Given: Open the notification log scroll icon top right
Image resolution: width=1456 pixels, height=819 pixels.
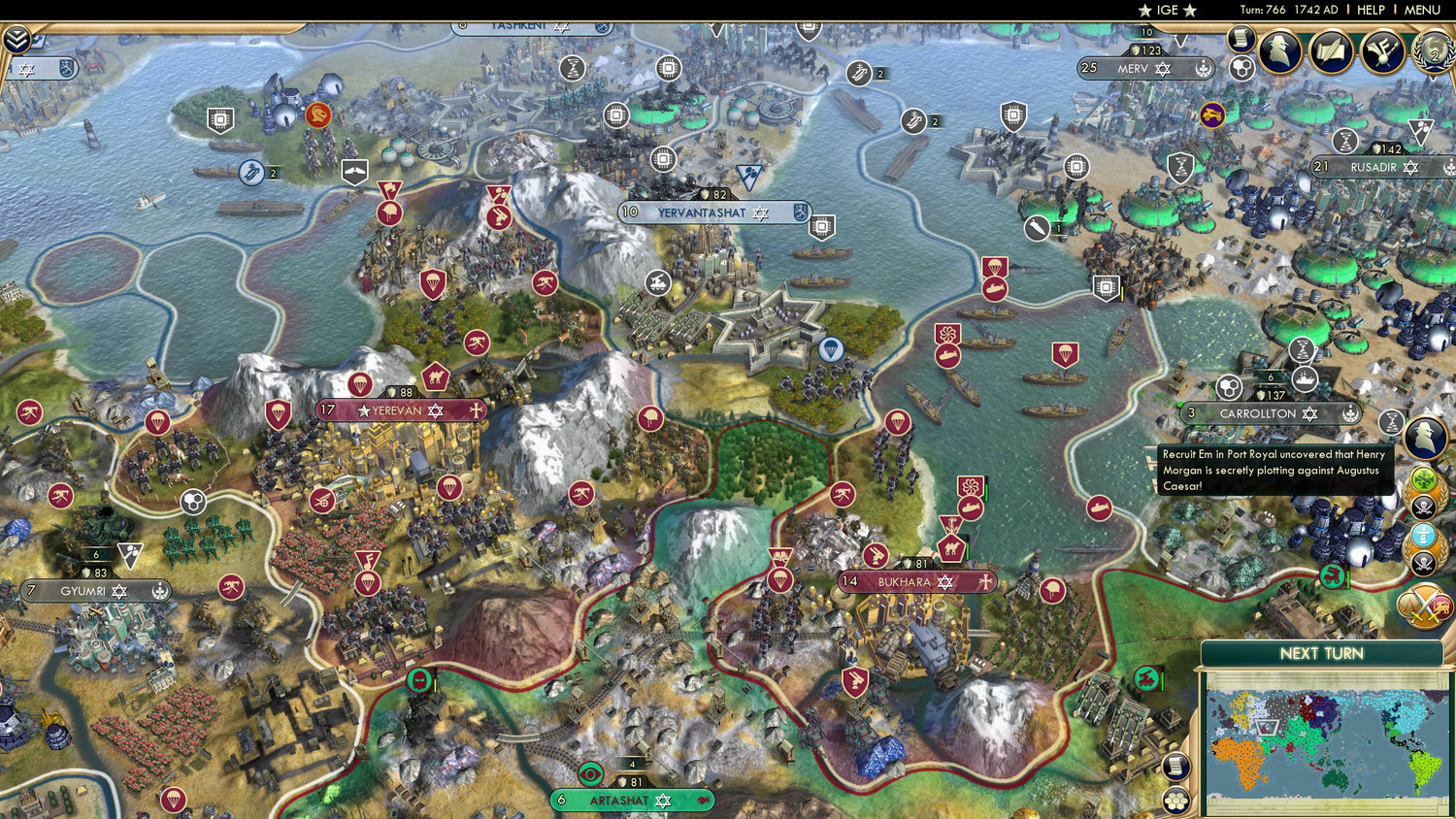Looking at the screenshot, I should coord(1241,41).
